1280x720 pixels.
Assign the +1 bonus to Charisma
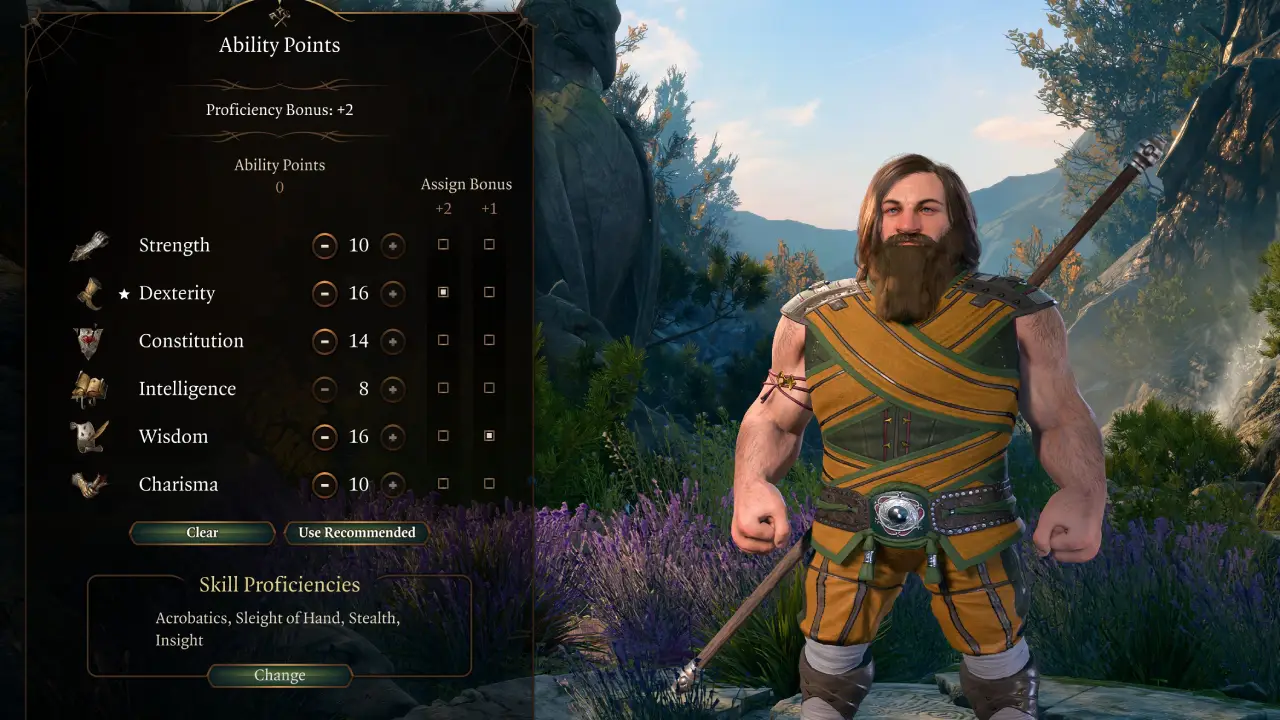(489, 483)
